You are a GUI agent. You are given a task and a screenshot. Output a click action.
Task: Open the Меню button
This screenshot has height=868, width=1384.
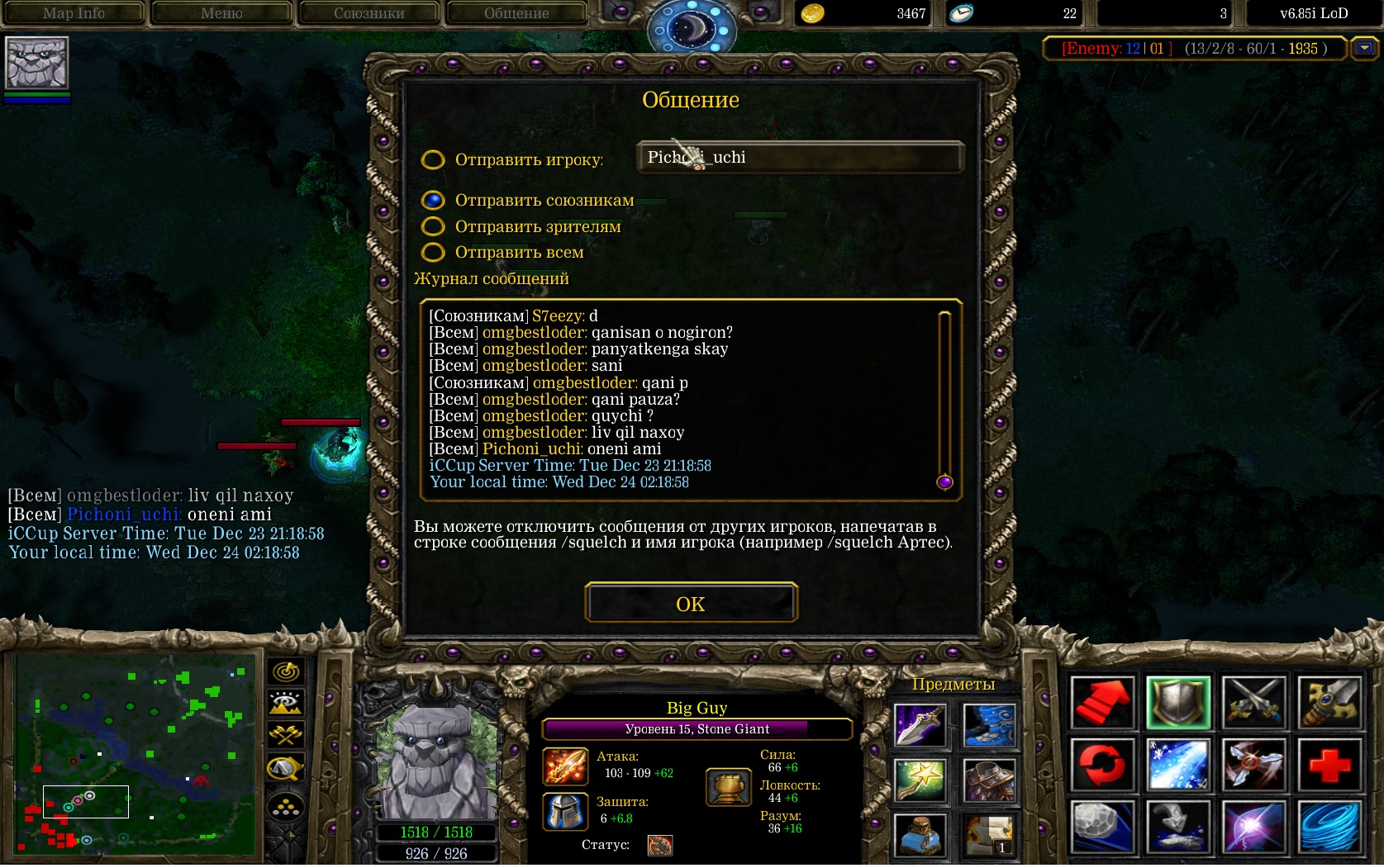tap(221, 13)
